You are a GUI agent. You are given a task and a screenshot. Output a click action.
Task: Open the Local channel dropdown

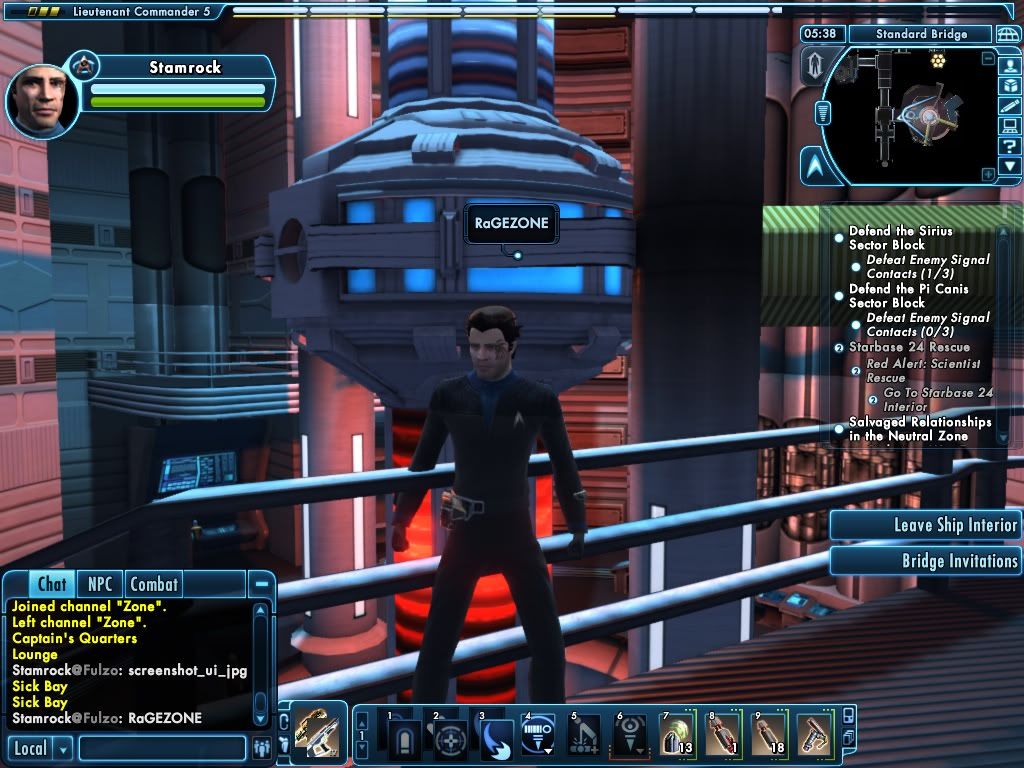(x=63, y=748)
